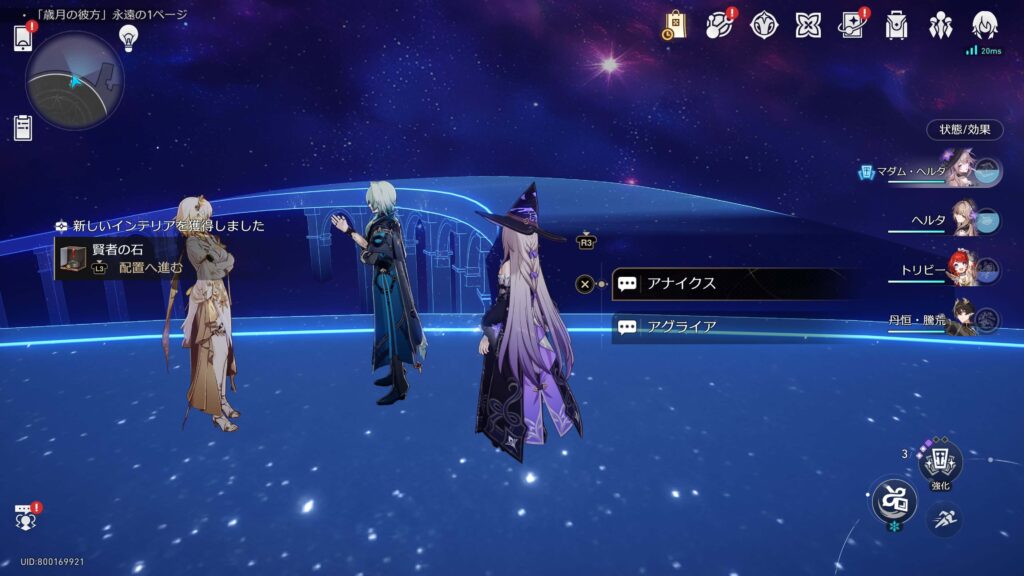This screenshot has height=576, width=1024.
Task: Open the compass-shaped guide icon
Action: [765, 25]
